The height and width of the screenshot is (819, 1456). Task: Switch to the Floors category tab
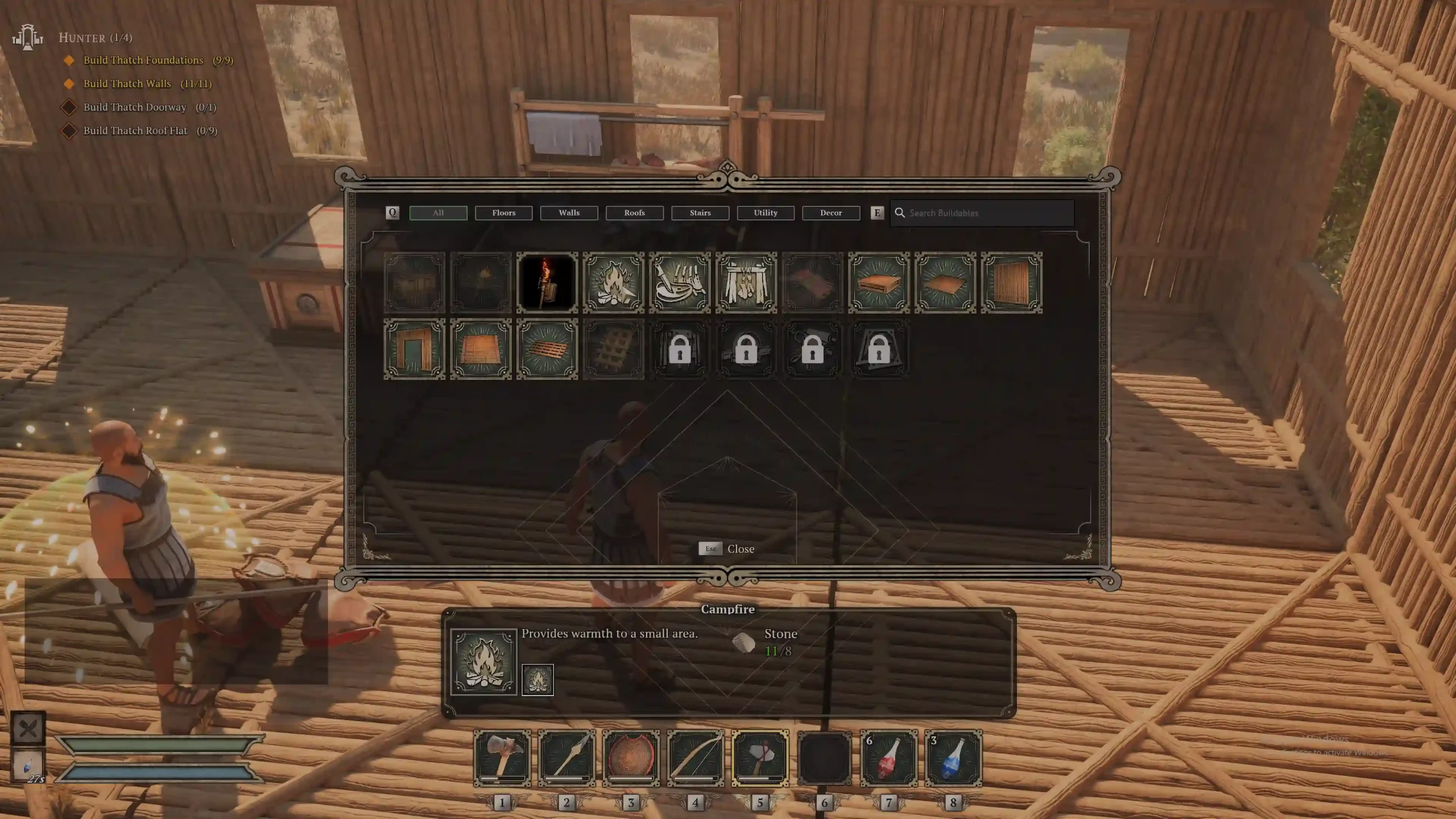click(503, 213)
